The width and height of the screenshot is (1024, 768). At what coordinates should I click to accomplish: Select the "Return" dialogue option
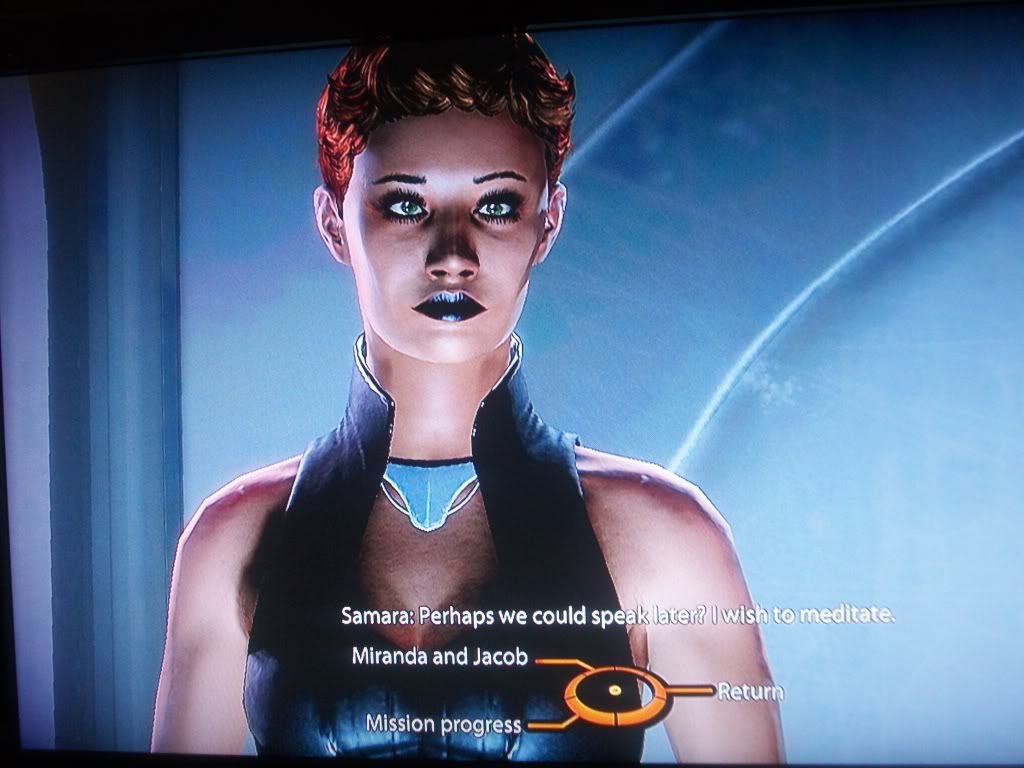(x=750, y=691)
